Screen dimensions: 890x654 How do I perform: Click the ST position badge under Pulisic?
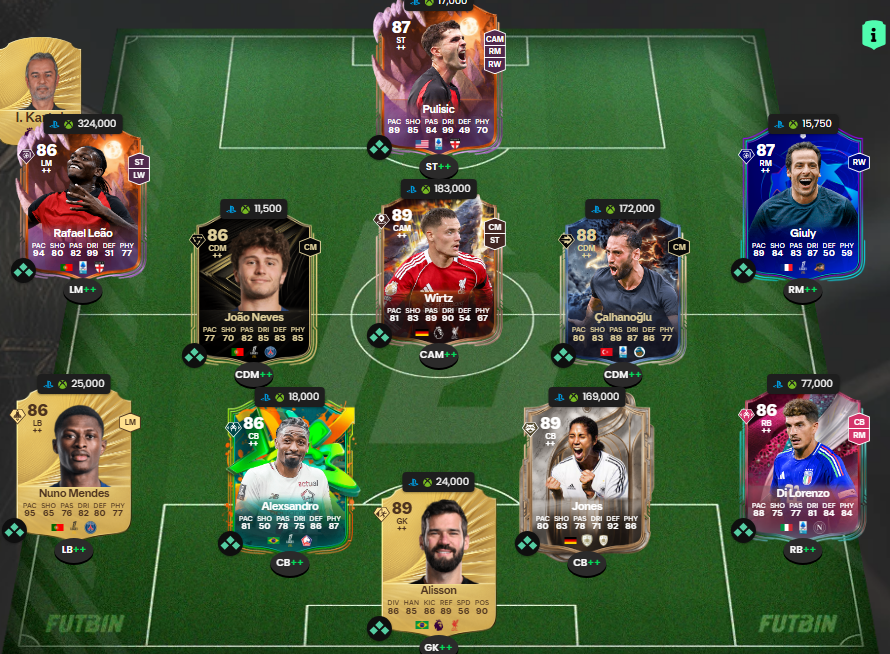[x=438, y=167]
